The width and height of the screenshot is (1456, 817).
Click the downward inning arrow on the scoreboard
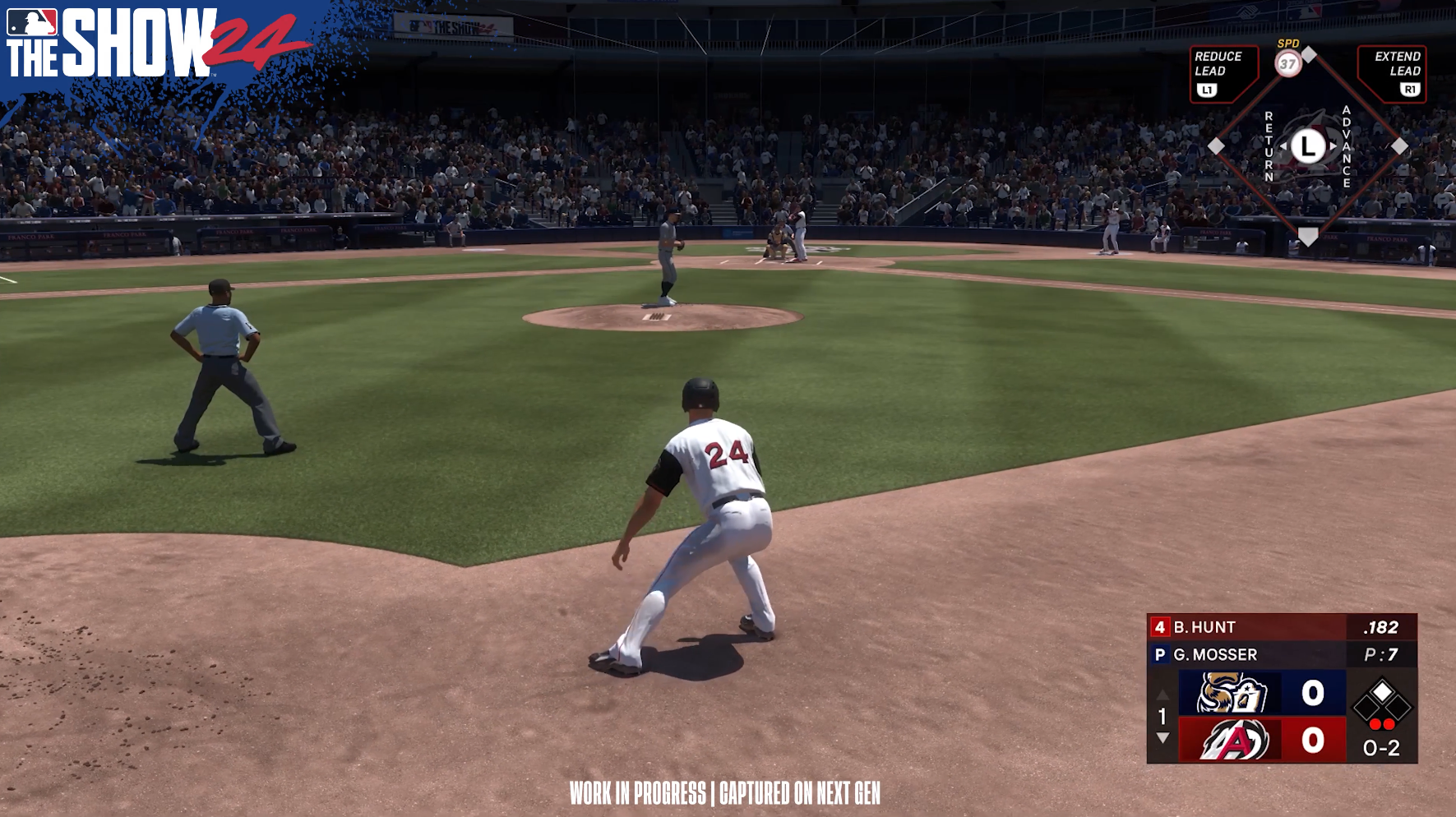(x=1162, y=737)
